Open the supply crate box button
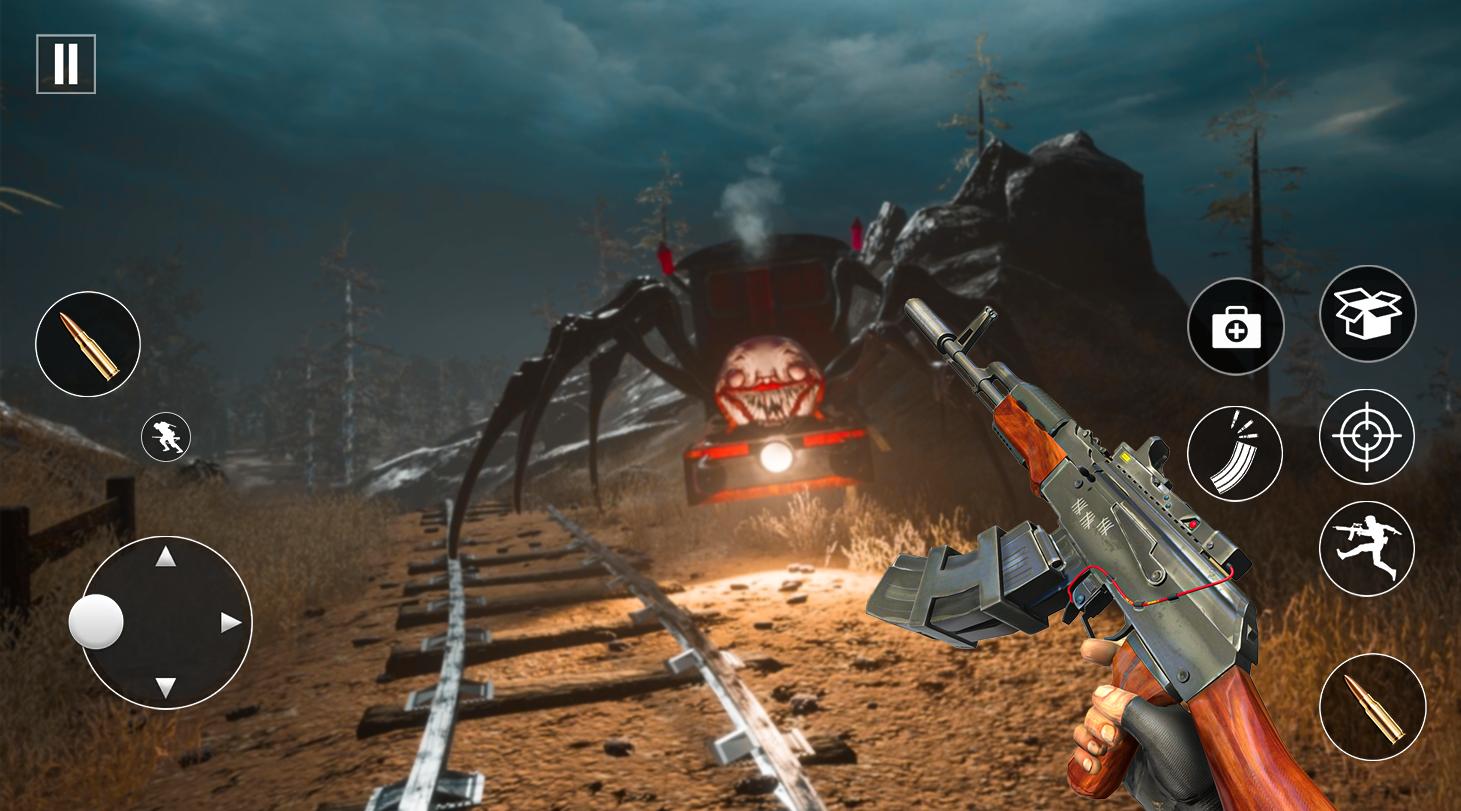Screen dimensions: 1461x811 click(x=1368, y=314)
